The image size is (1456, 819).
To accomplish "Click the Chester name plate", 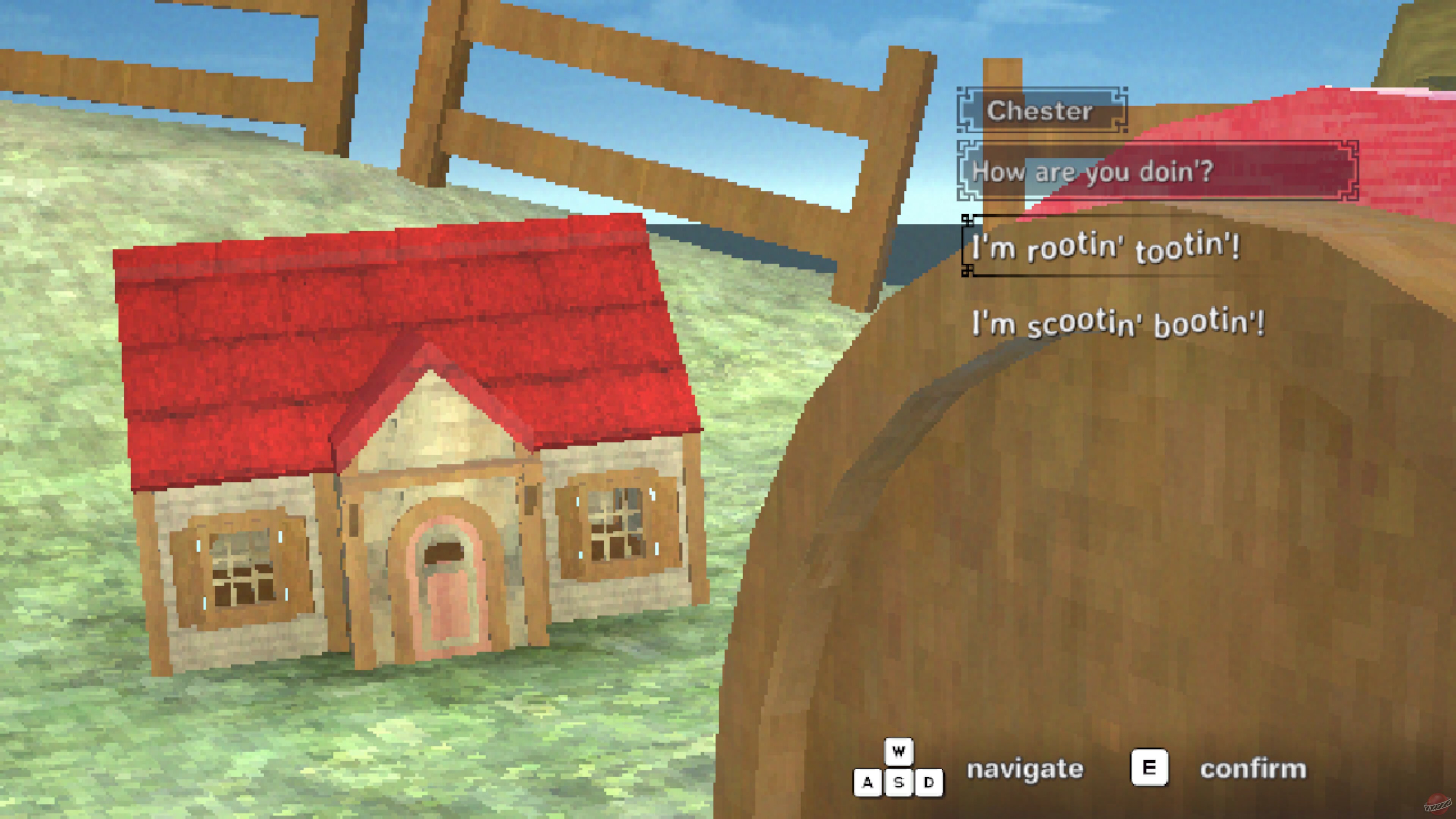I will click(1042, 111).
